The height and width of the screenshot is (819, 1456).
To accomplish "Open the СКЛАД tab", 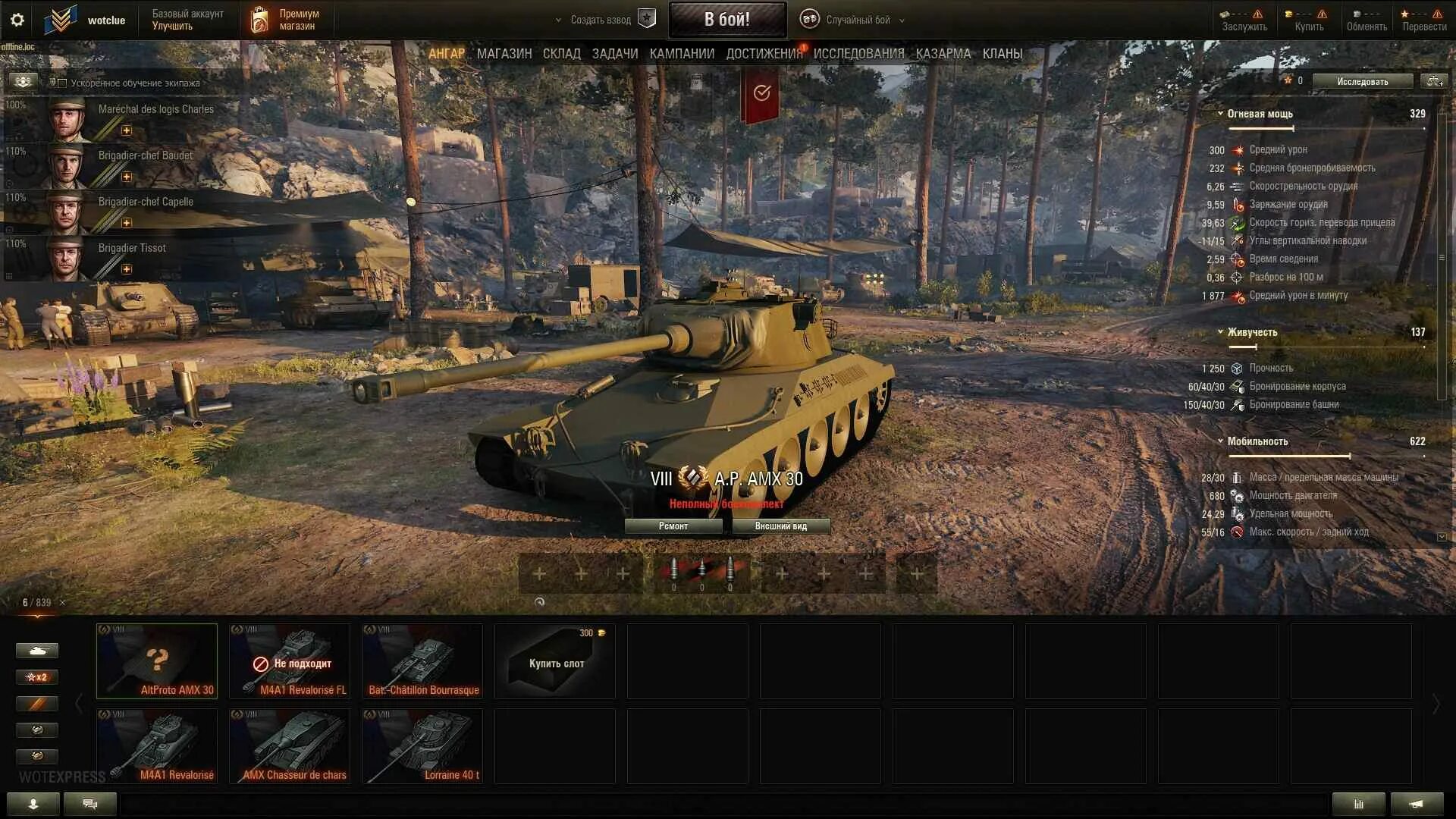I will pyautogui.click(x=561, y=54).
